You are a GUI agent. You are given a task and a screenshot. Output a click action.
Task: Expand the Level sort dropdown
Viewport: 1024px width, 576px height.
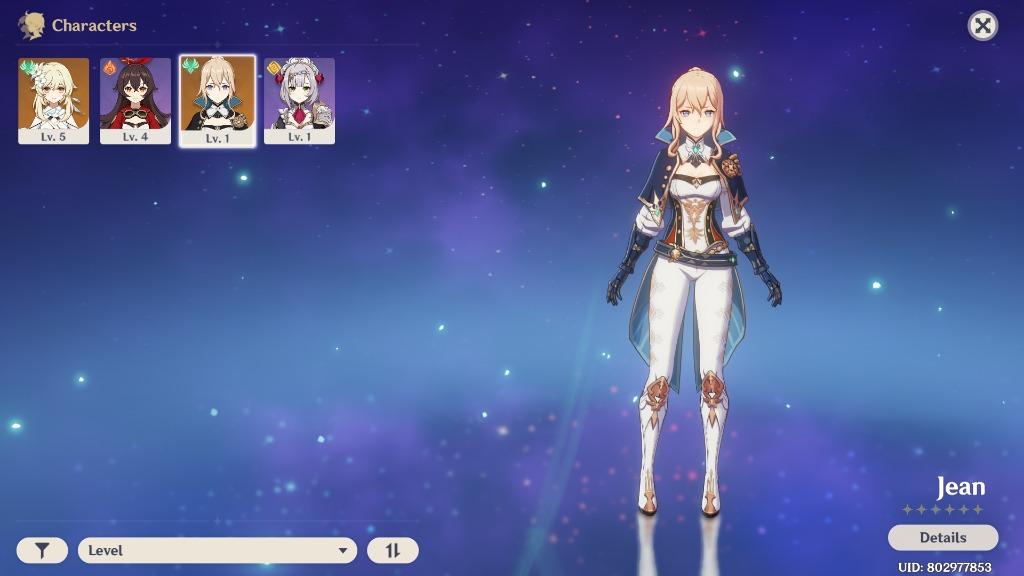pyautogui.click(x=217, y=550)
